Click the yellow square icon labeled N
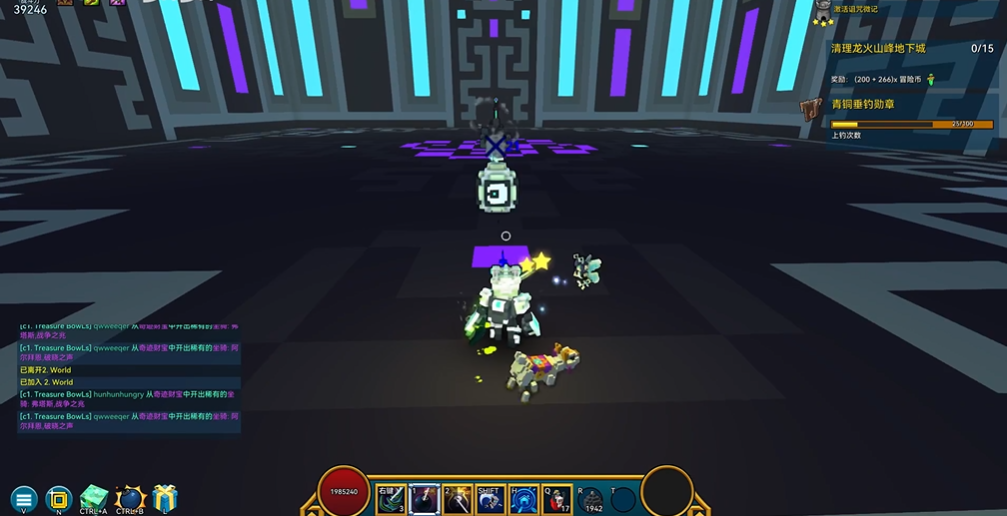Viewport: 1007px width, 516px height. (59, 498)
